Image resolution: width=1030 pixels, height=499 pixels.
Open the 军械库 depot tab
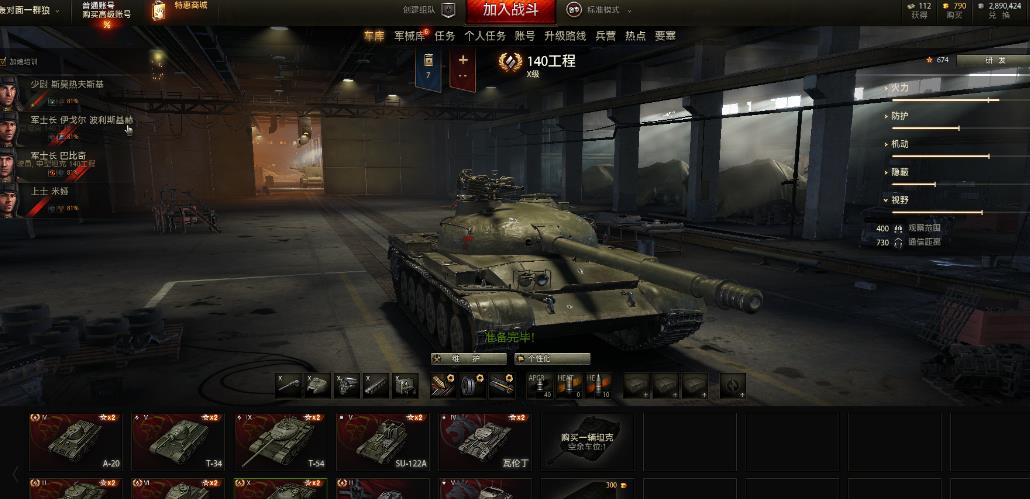(410, 36)
